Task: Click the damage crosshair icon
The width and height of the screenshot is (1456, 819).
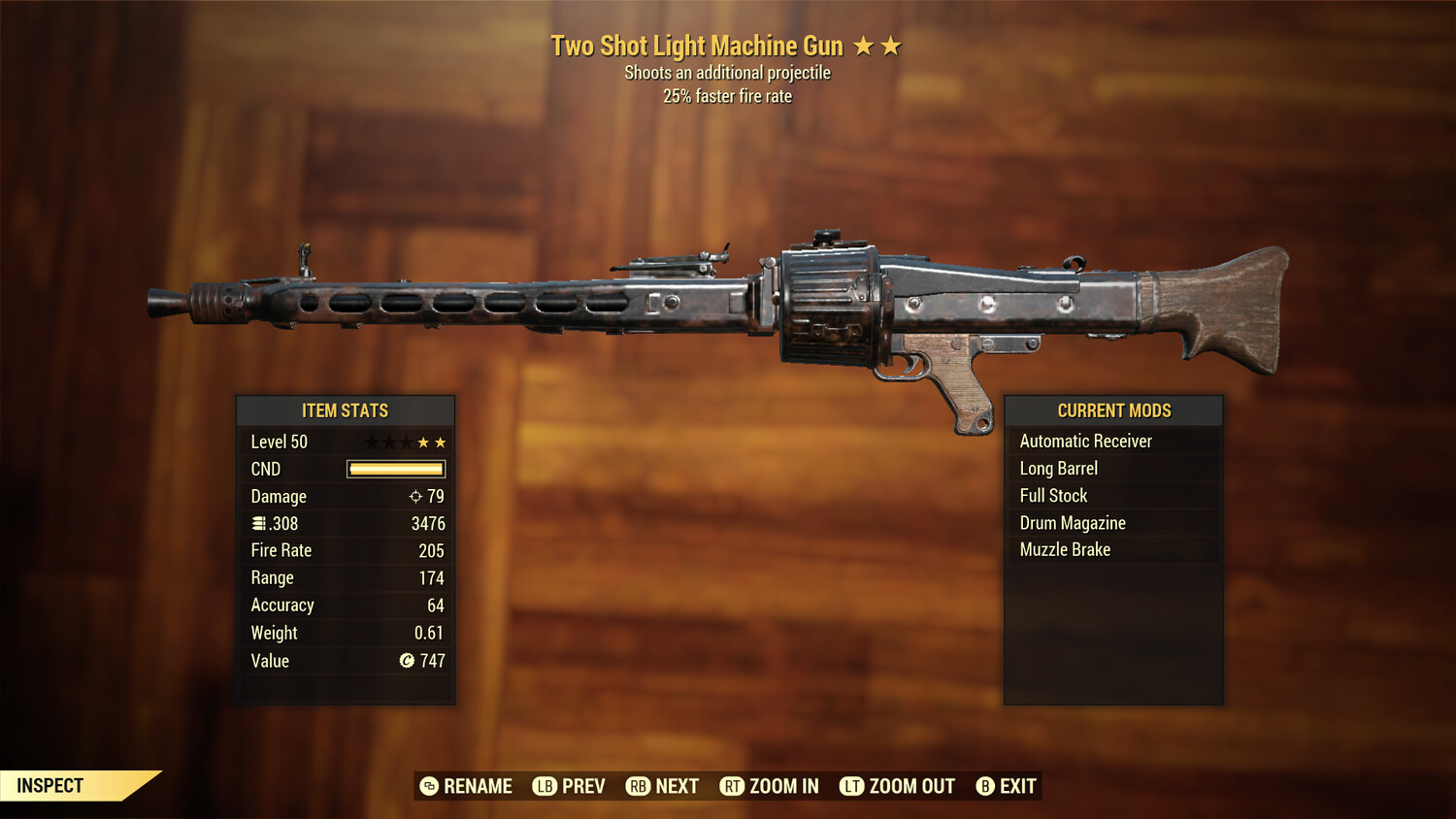Action: point(414,496)
